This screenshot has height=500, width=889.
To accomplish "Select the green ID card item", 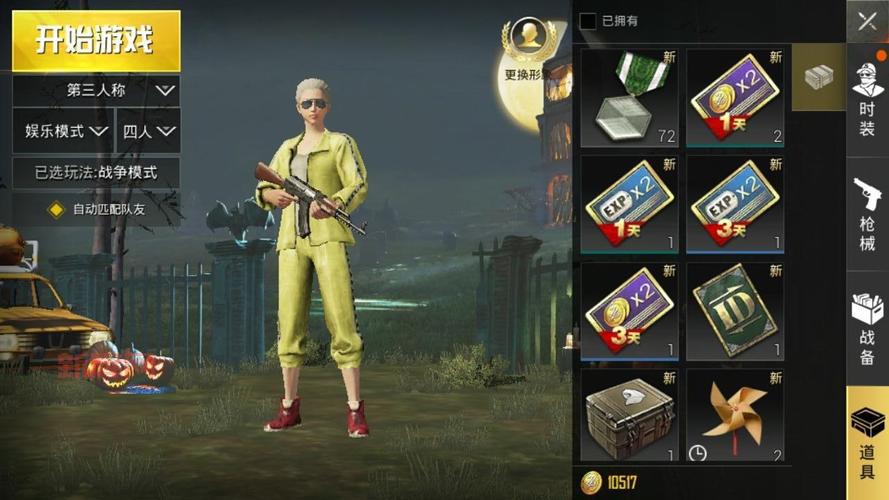I will (x=735, y=310).
